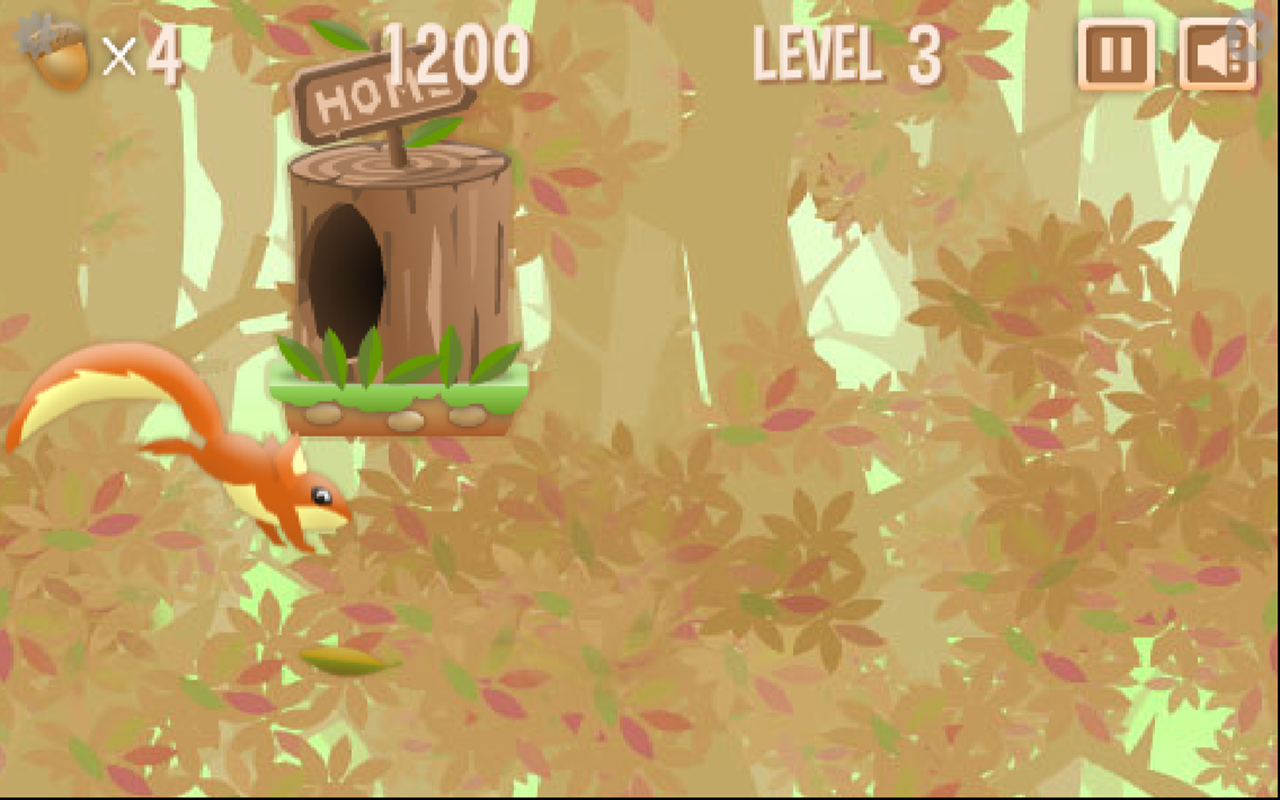The image size is (1280, 800).
Task: Click the LEVEL 3 text
Action: 848,57
